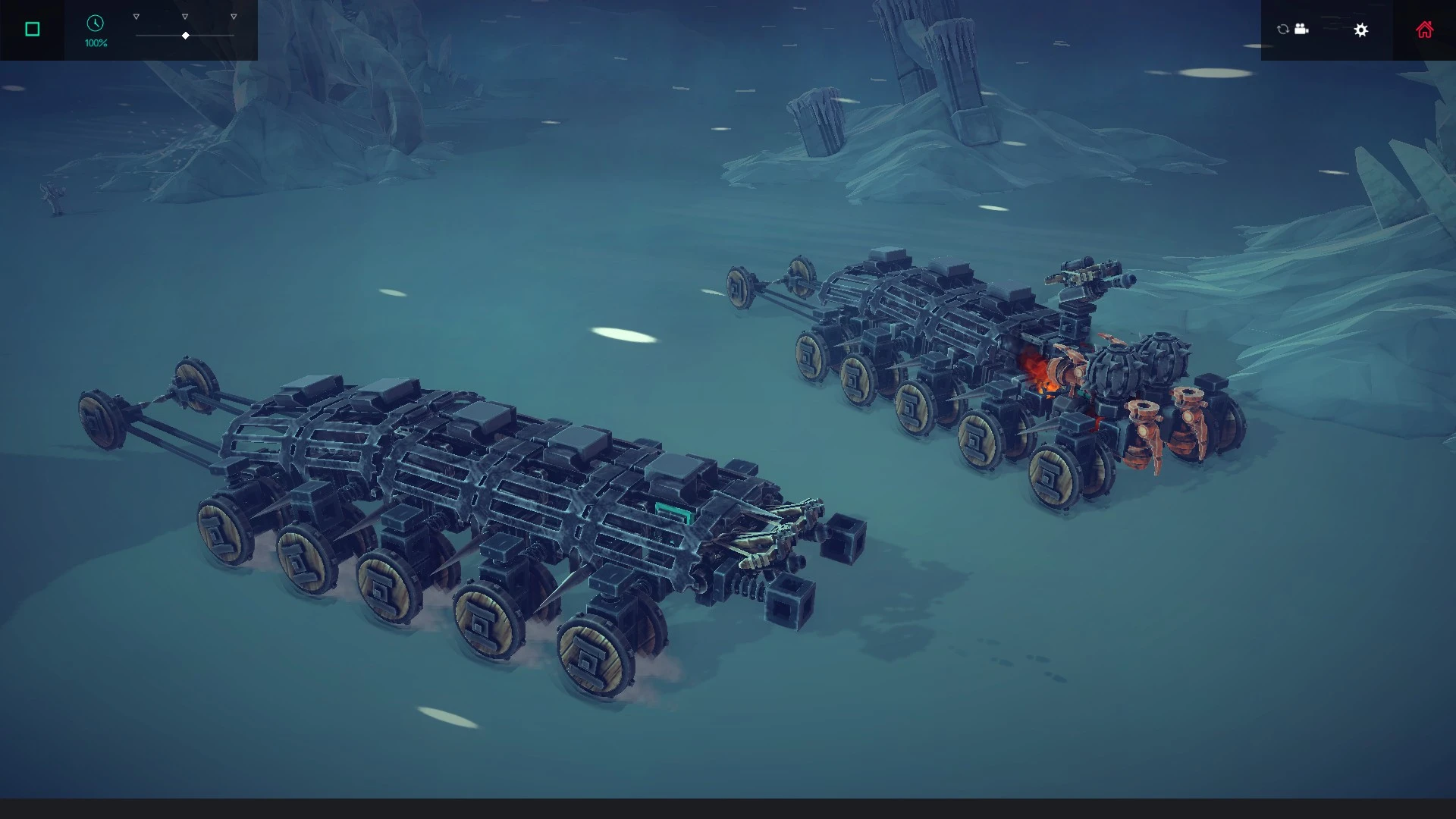Select the diamond handle on the time slider
Screen dimensions: 1456x819
click(x=184, y=35)
